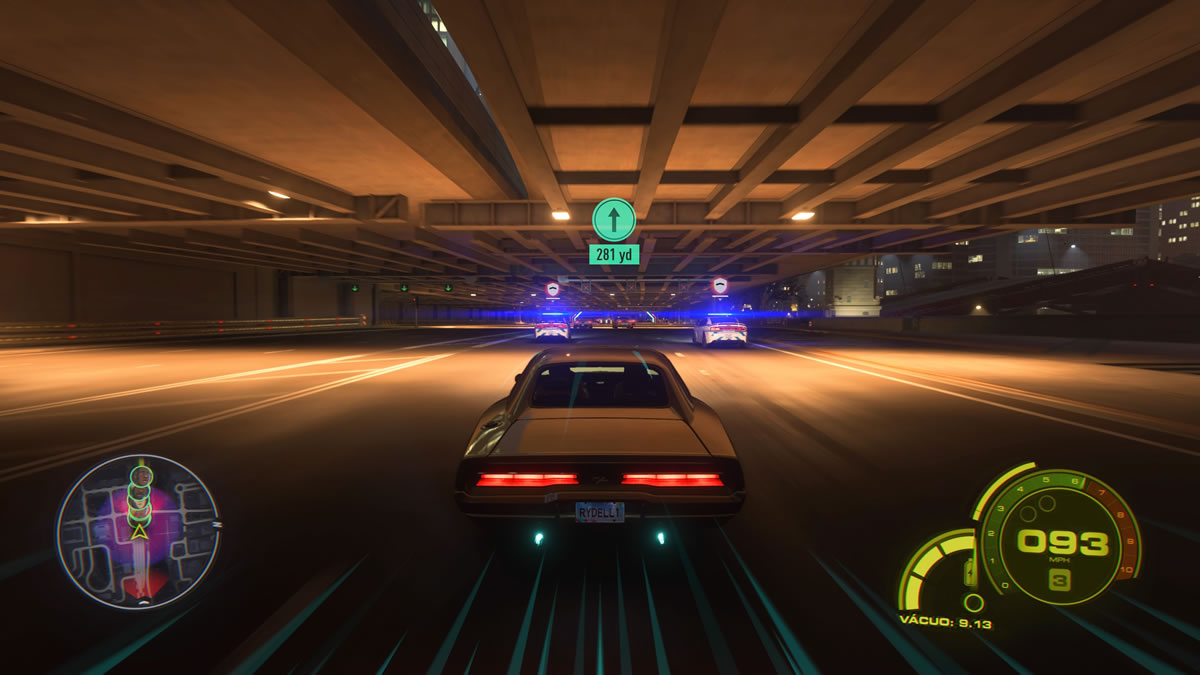Click the nitrous canister icon
The image size is (1200, 675).
(x=969, y=575)
